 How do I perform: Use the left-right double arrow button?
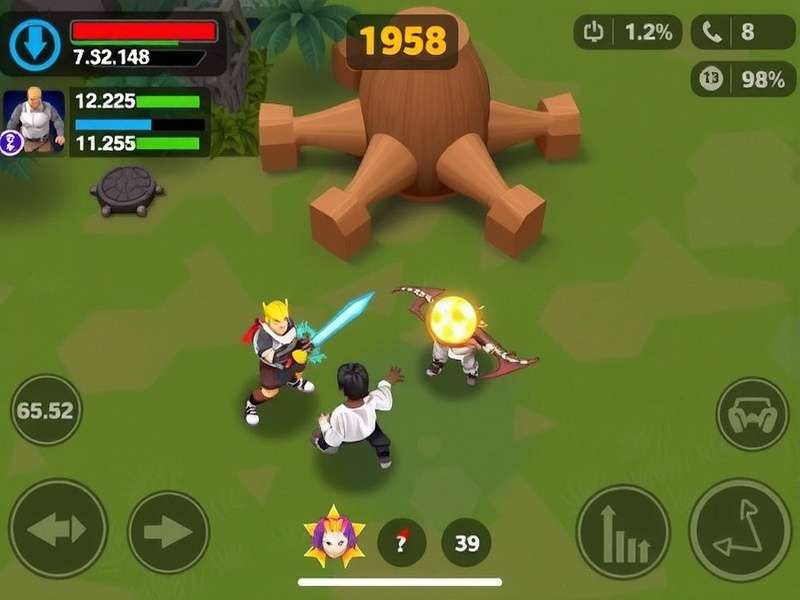(x=58, y=529)
